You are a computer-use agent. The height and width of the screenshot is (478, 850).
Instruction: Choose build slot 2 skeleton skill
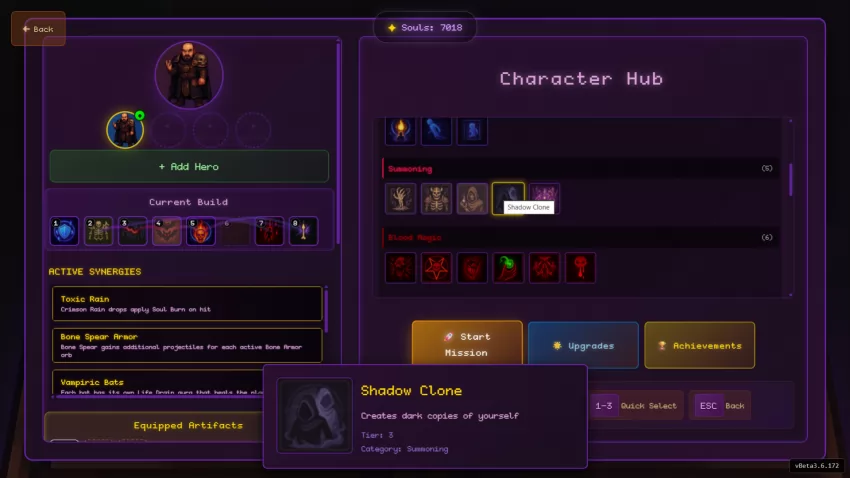99,231
